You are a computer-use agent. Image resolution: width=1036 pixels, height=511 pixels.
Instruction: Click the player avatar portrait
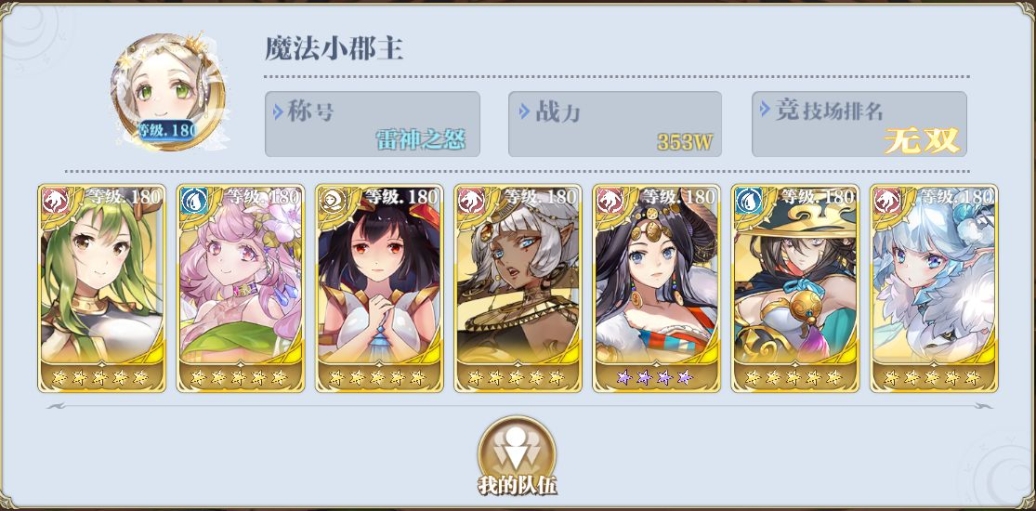pos(168,92)
